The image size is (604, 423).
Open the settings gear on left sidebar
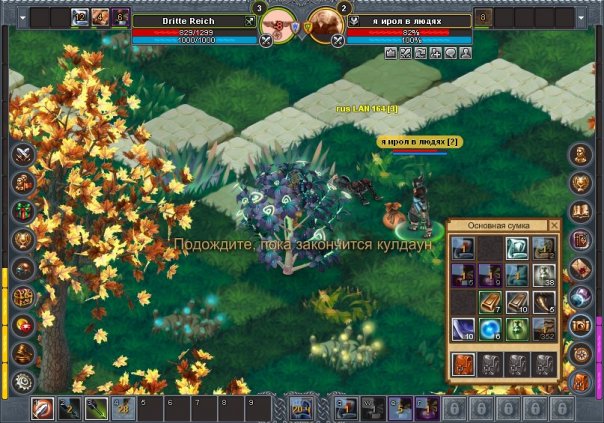click(22, 381)
